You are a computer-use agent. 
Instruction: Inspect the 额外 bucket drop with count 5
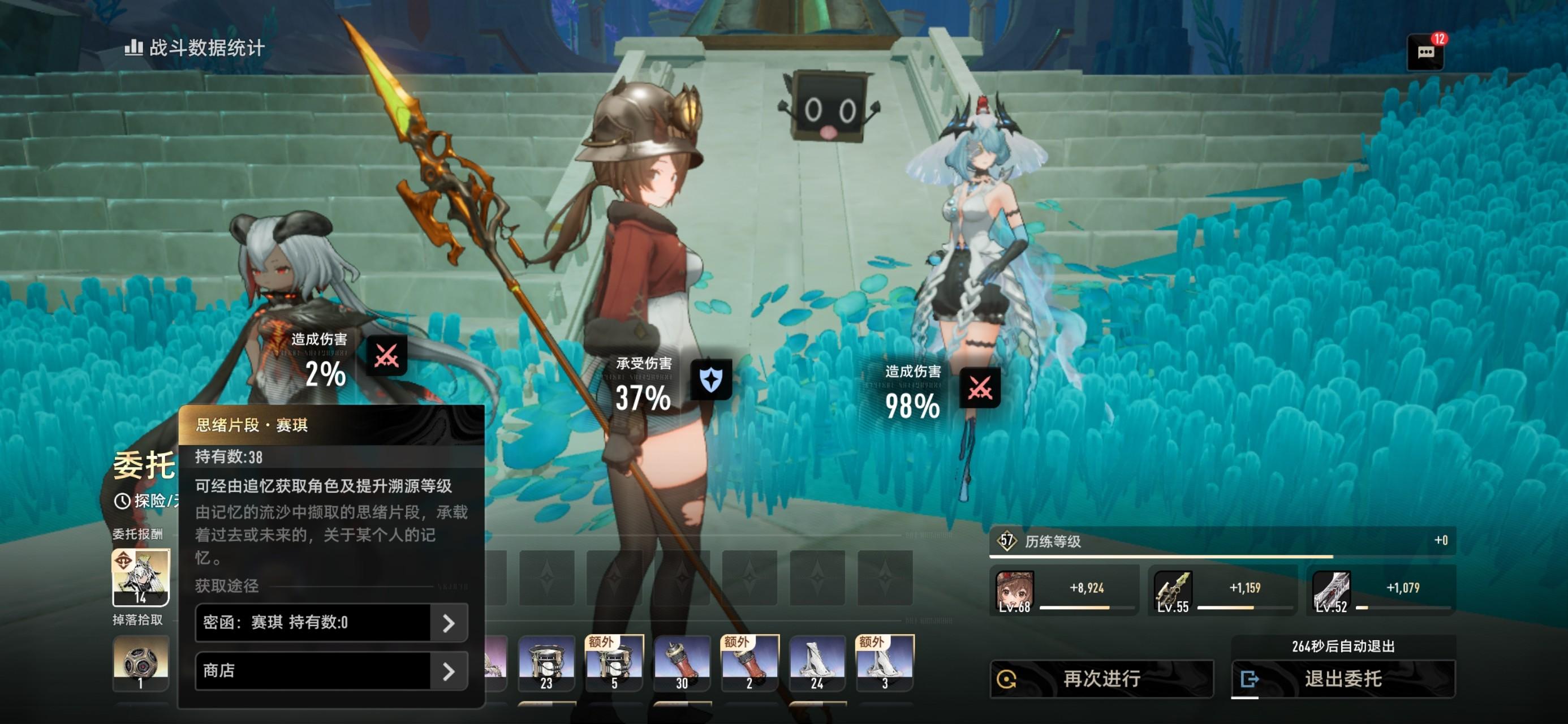click(x=614, y=663)
